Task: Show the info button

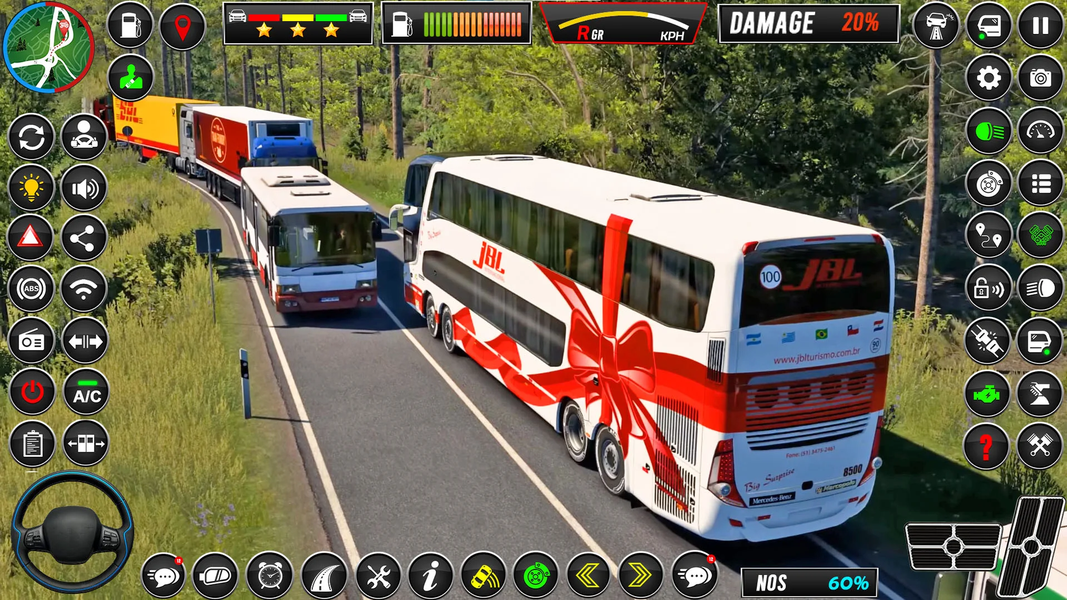Action: [431, 575]
